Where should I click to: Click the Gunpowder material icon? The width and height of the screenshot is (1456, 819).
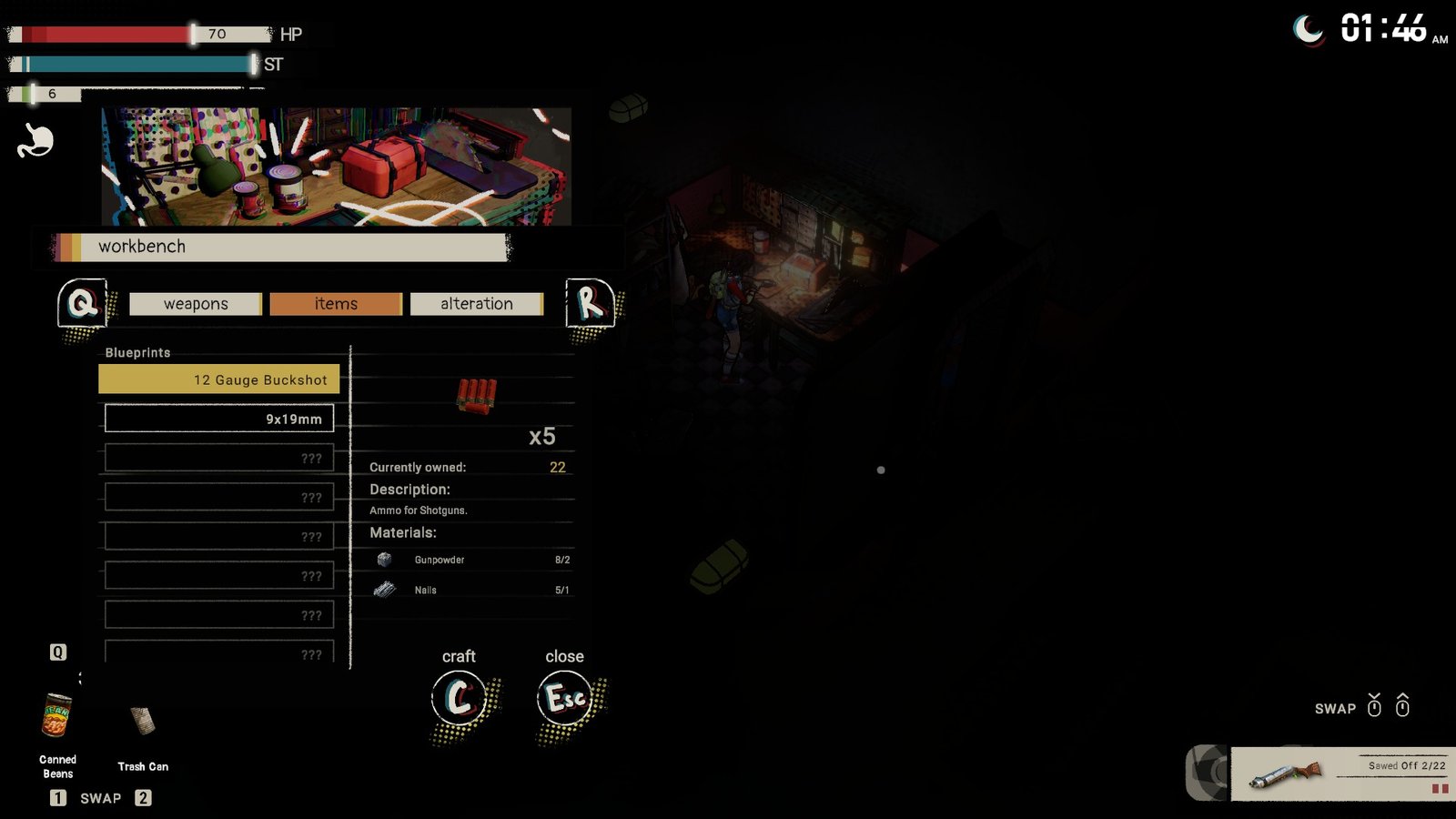(383, 560)
